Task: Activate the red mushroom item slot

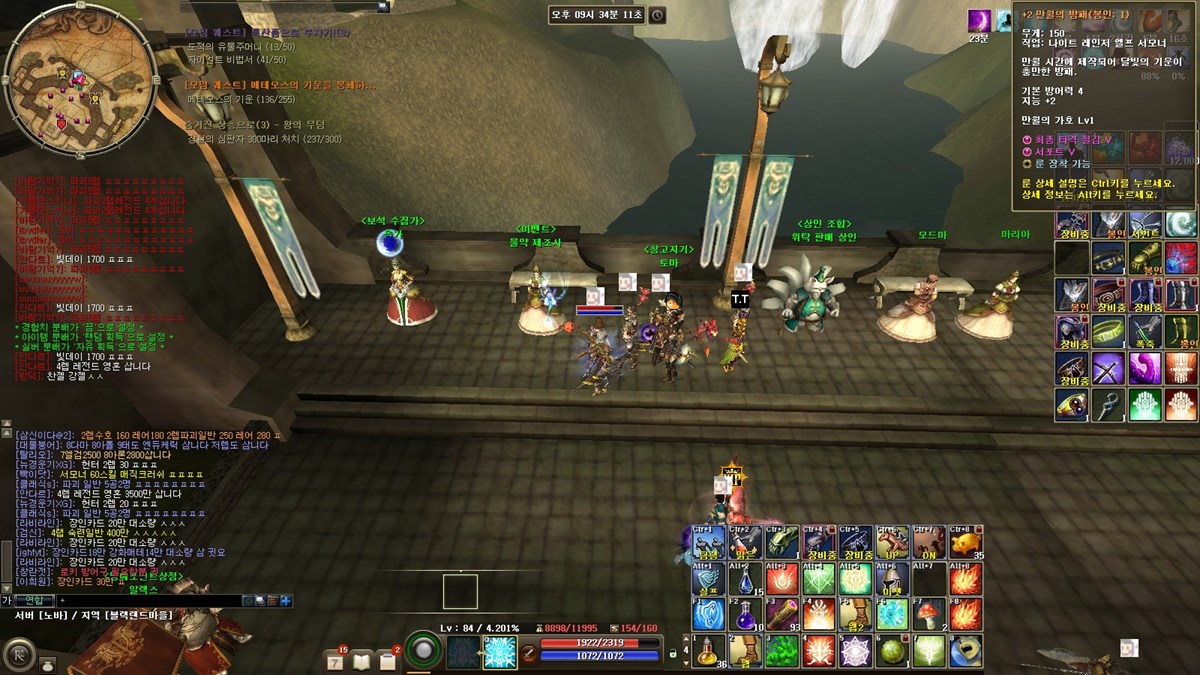Action: pyautogui.click(x=928, y=612)
